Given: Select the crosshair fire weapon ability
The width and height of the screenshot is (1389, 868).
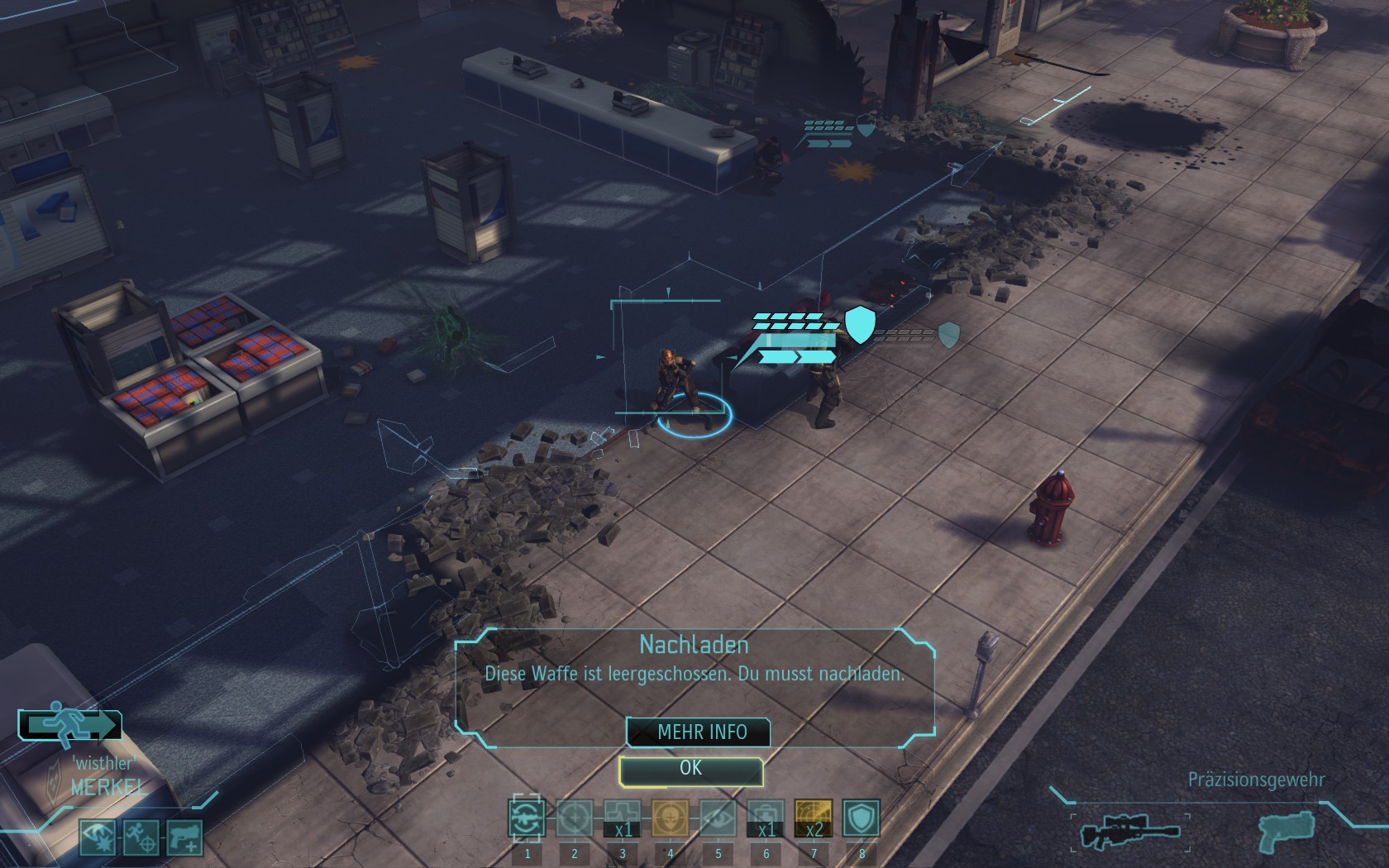Looking at the screenshot, I should point(575,818).
